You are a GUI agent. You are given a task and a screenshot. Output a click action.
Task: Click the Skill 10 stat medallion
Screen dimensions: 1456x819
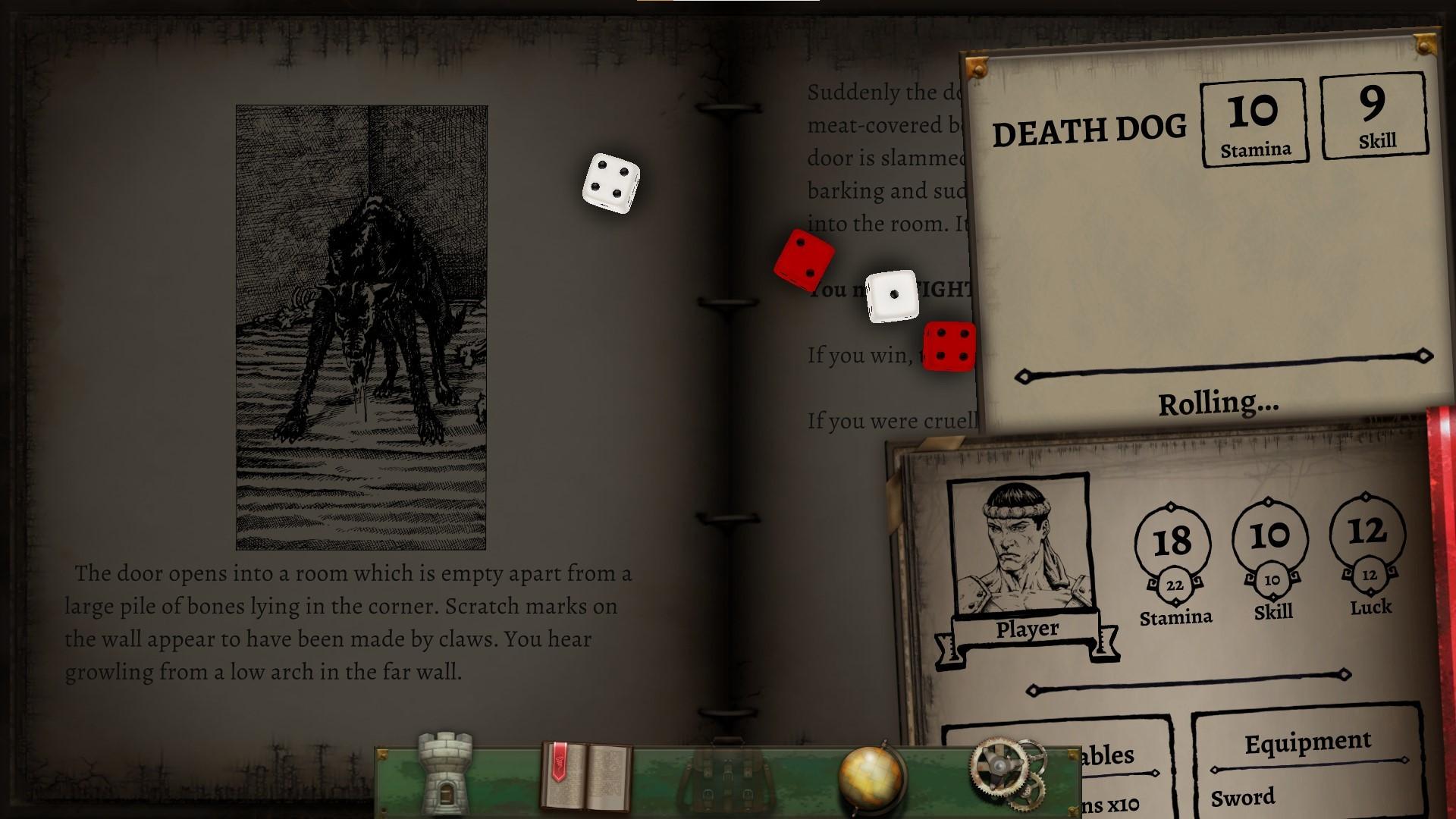coord(1270,536)
